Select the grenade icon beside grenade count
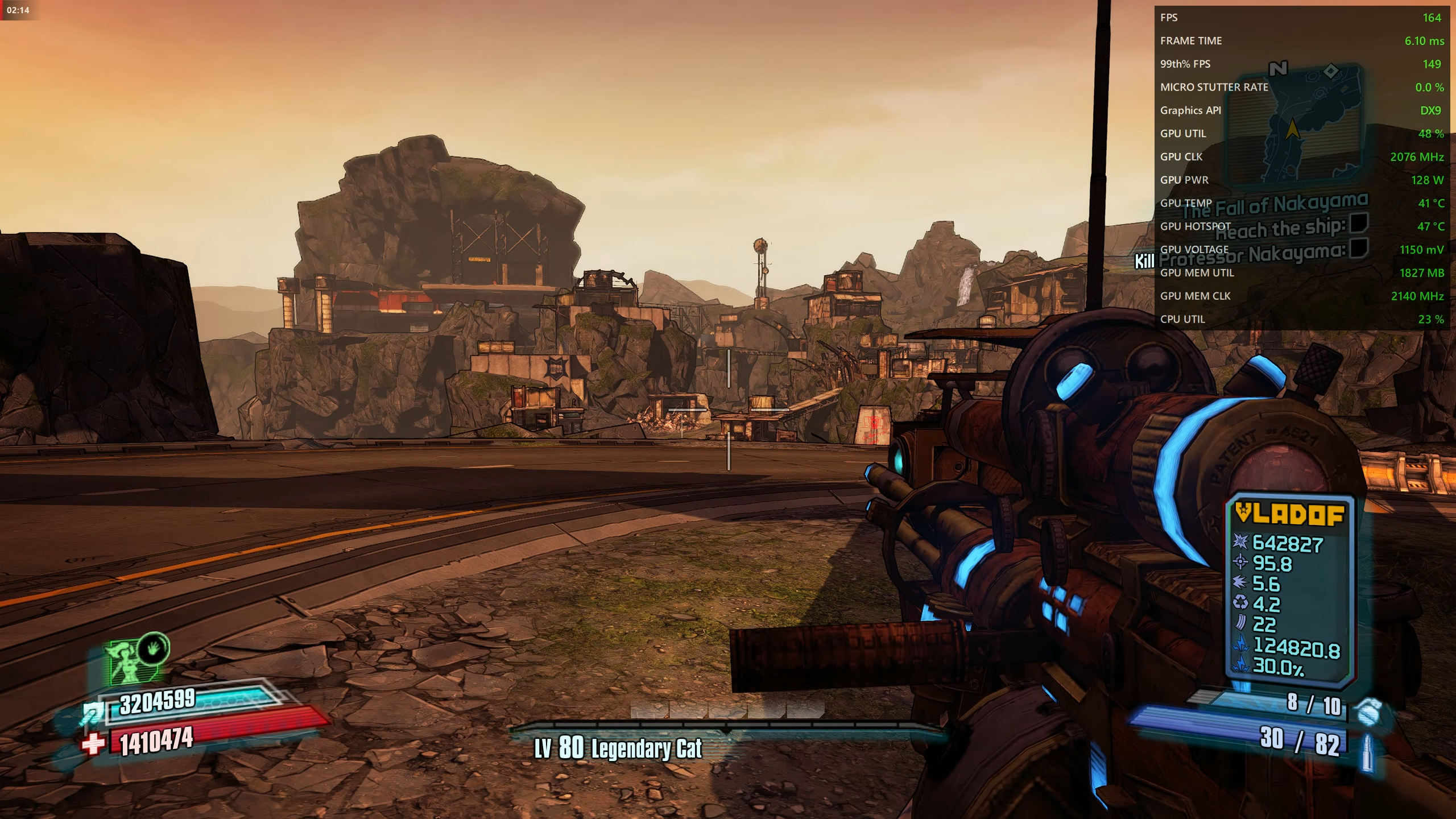The width and height of the screenshot is (1456, 819). [1368, 710]
